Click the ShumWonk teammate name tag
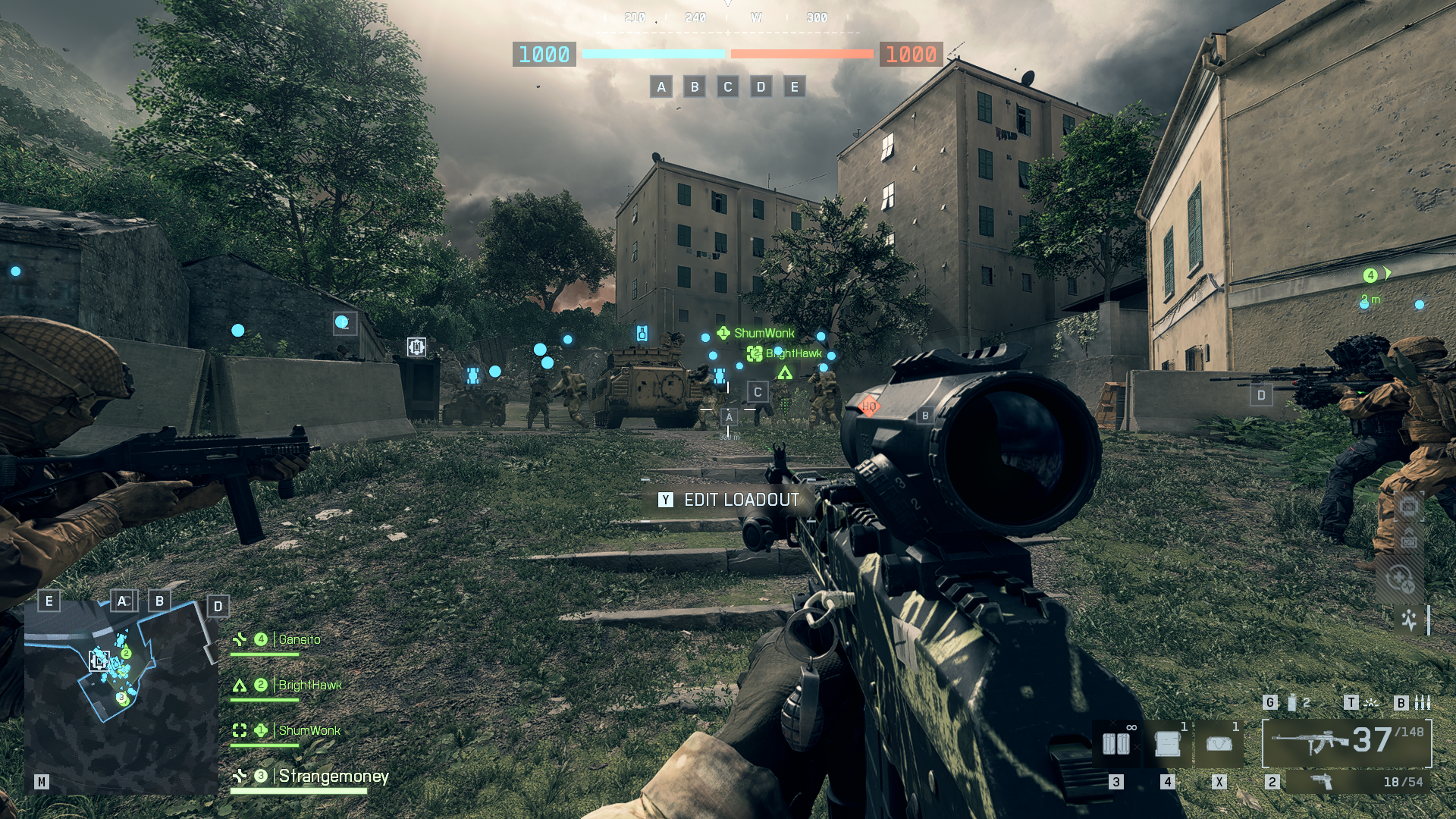This screenshot has width=1456, height=819. click(764, 333)
